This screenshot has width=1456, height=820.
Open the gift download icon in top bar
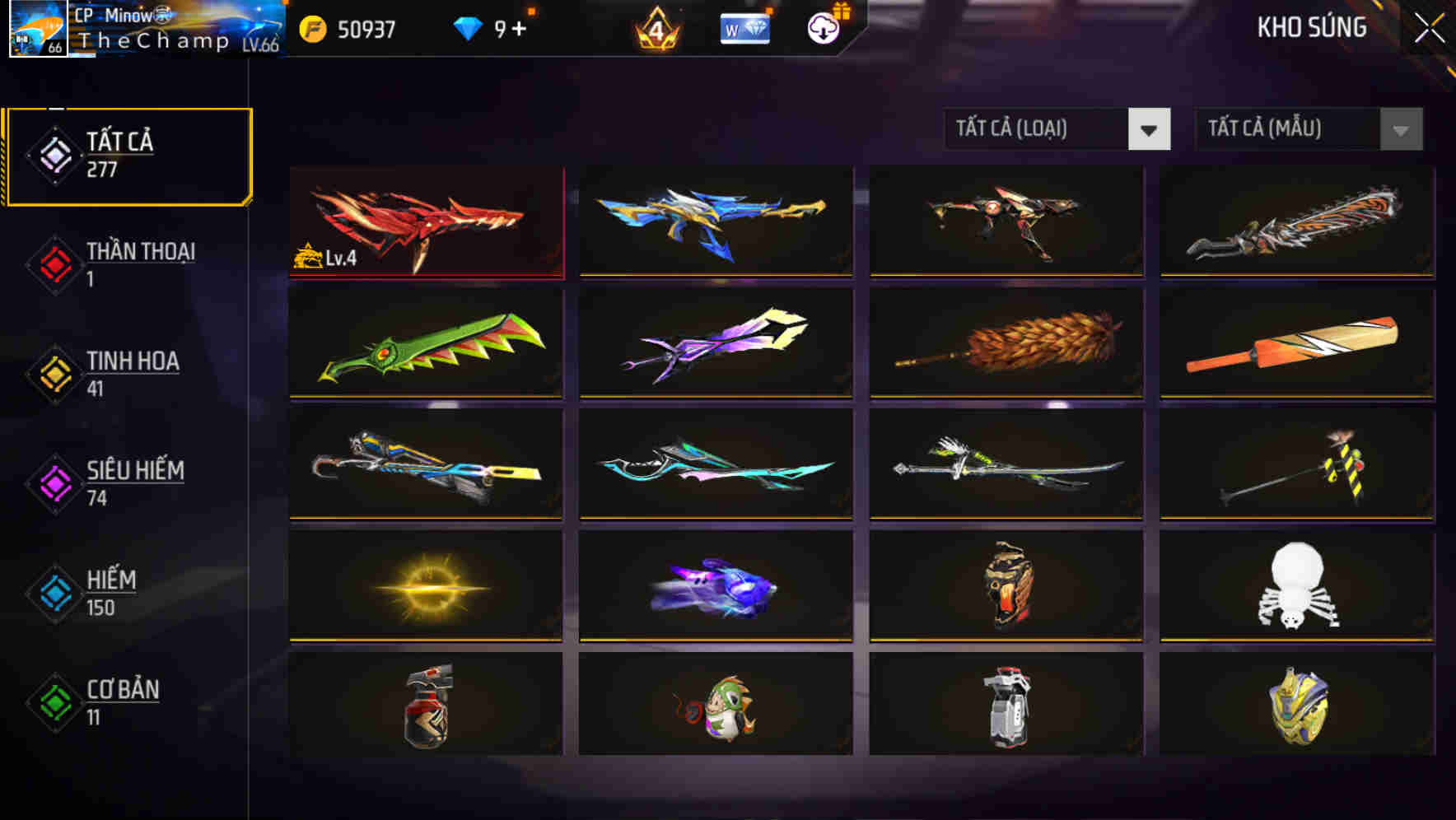pyautogui.click(x=822, y=27)
